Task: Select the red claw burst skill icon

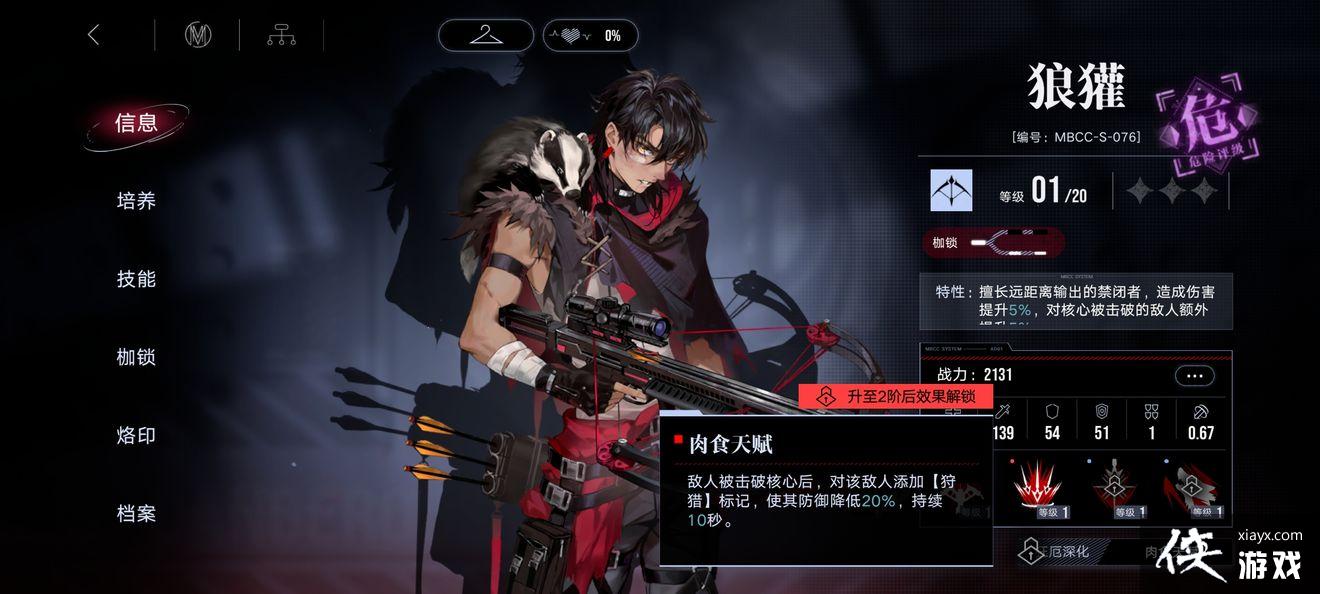Action: [1037, 488]
